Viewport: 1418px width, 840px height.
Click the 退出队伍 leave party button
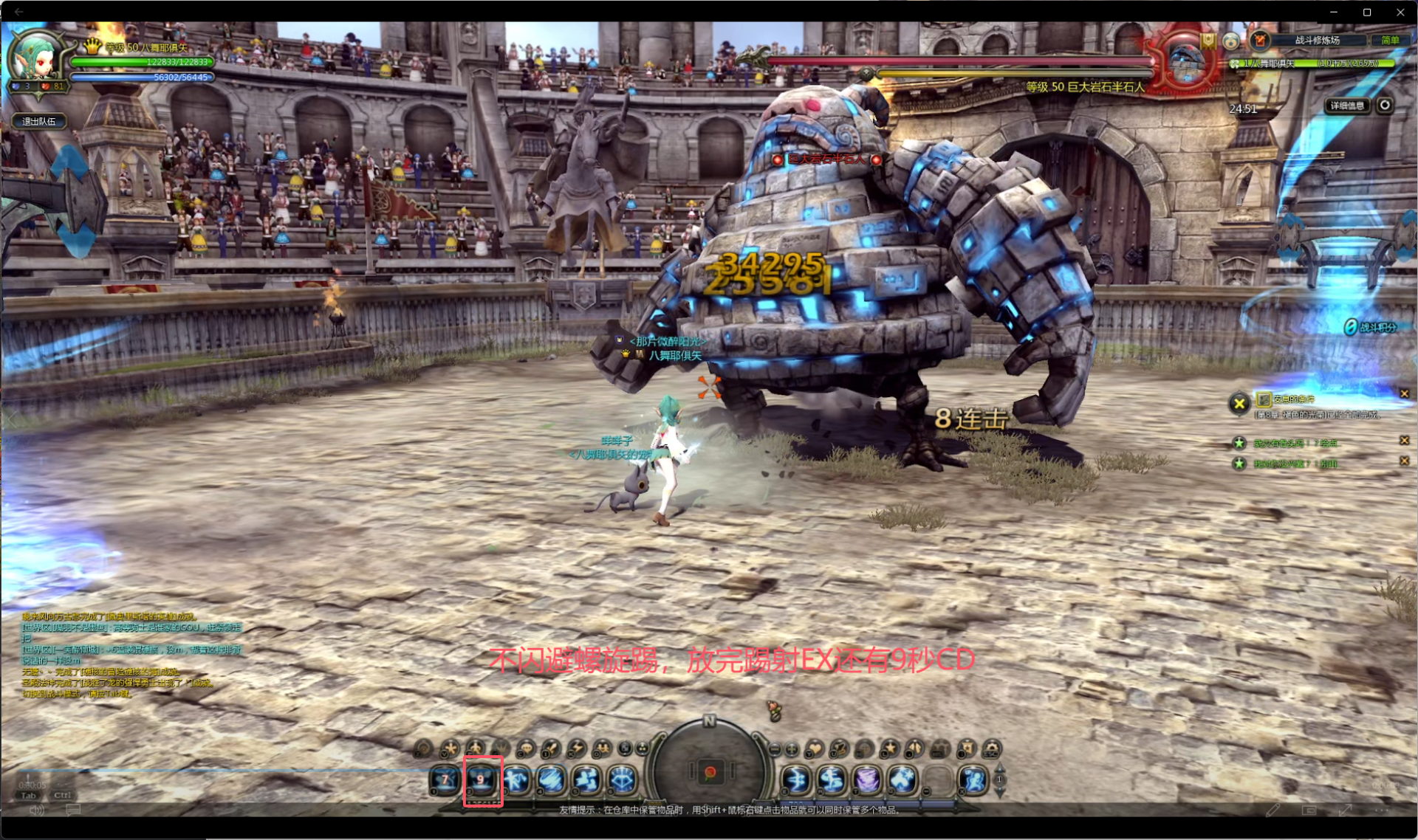pyautogui.click(x=39, y=121)
